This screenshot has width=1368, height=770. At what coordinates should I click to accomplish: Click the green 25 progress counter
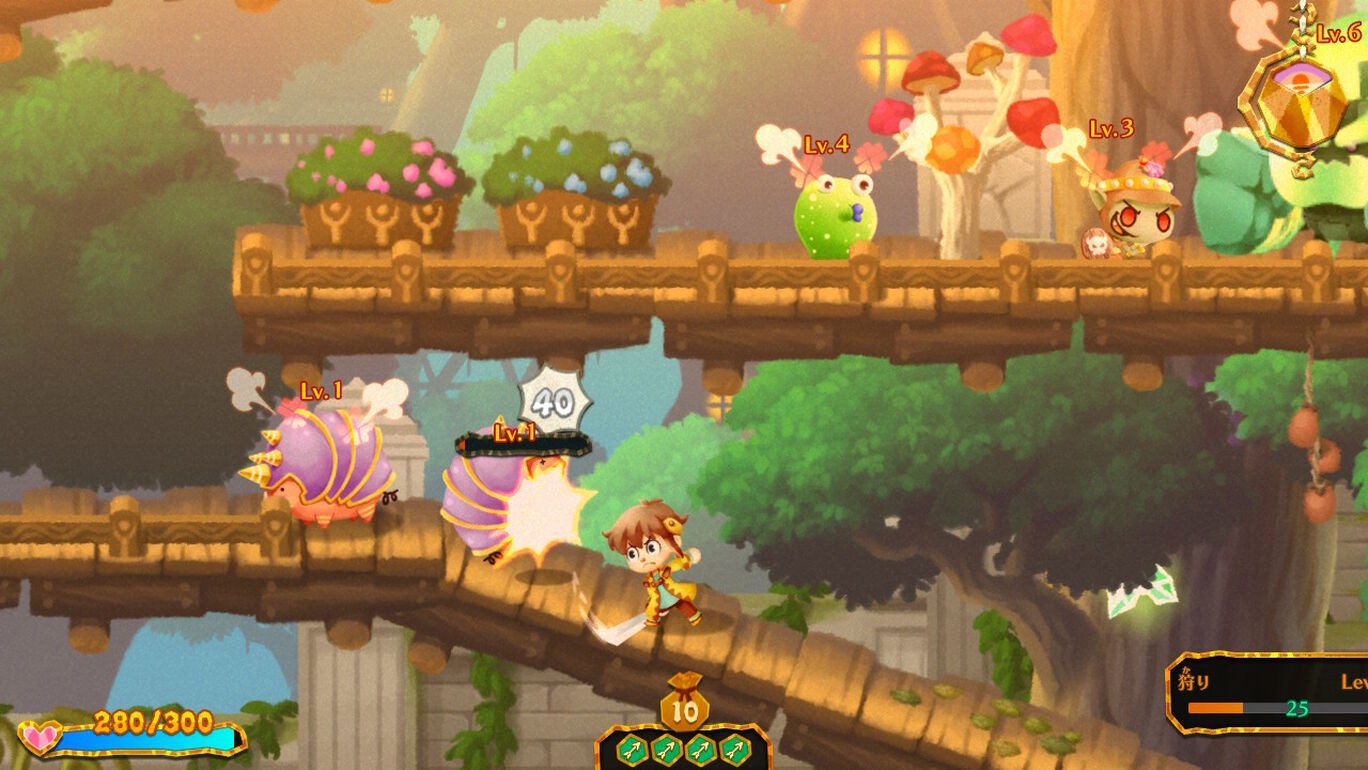(1297, 709)
